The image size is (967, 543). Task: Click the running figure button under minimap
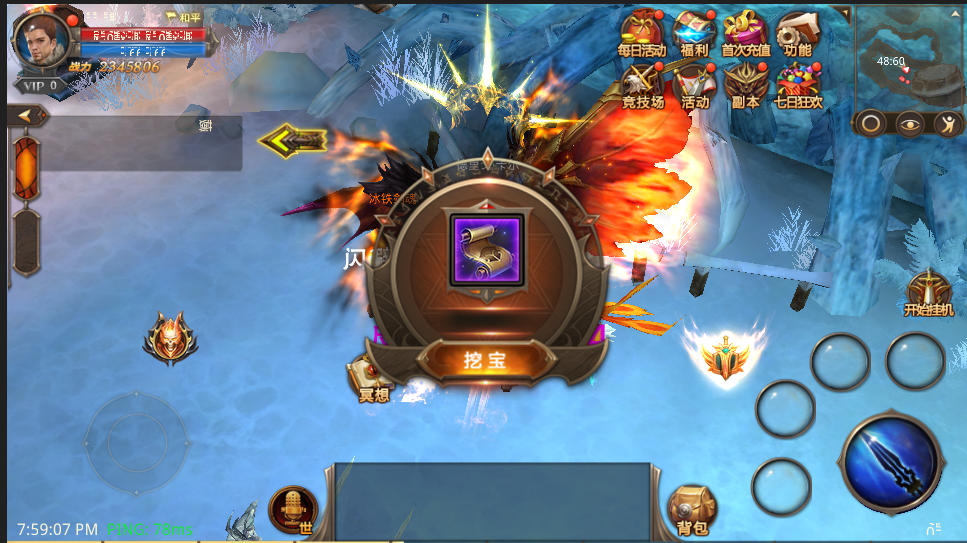945,124
